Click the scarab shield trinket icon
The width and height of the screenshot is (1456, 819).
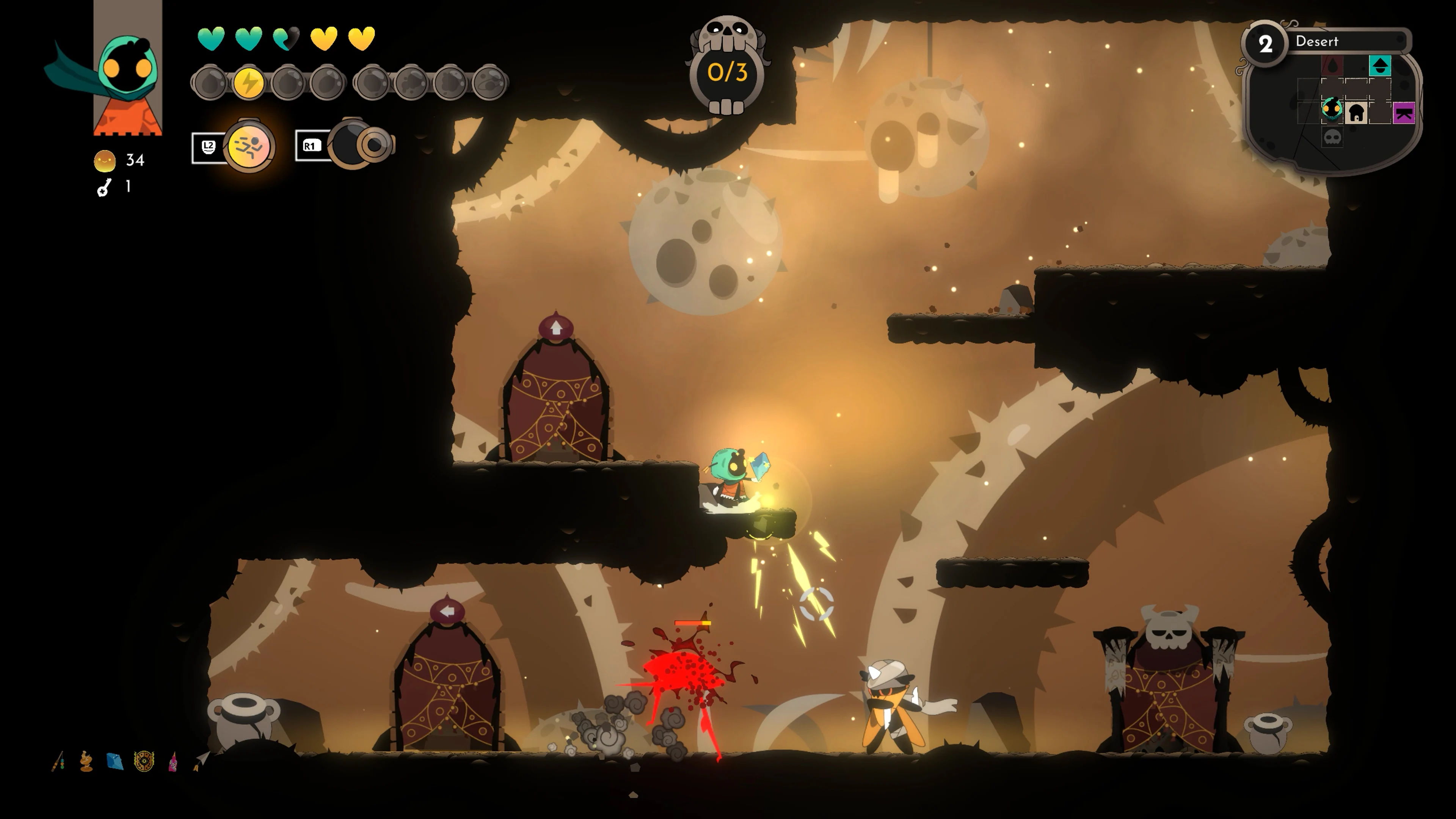[x=145, y=761]
